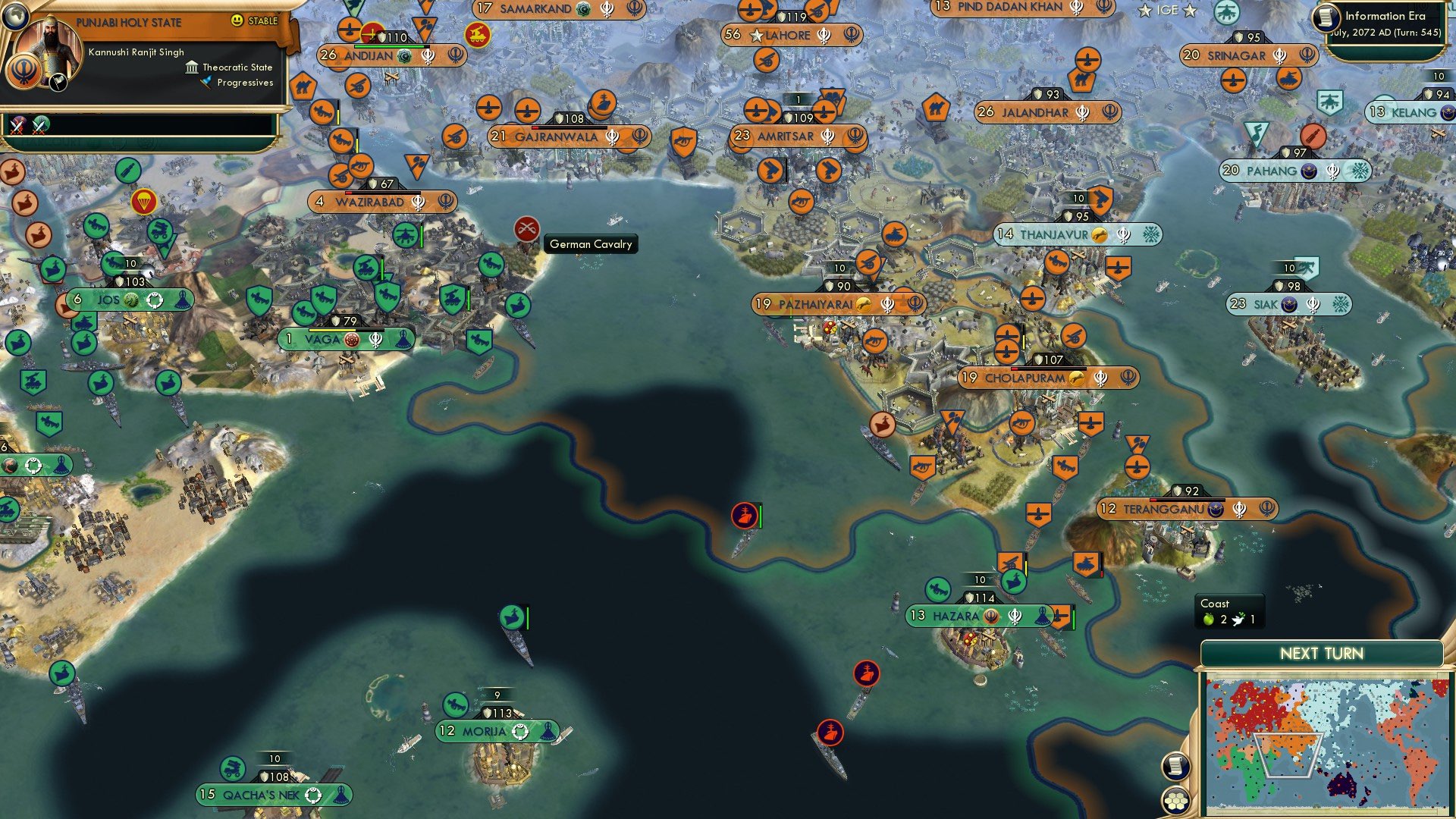Select the Wazirabad city banner
The image size is (1456, 819).
370,202
